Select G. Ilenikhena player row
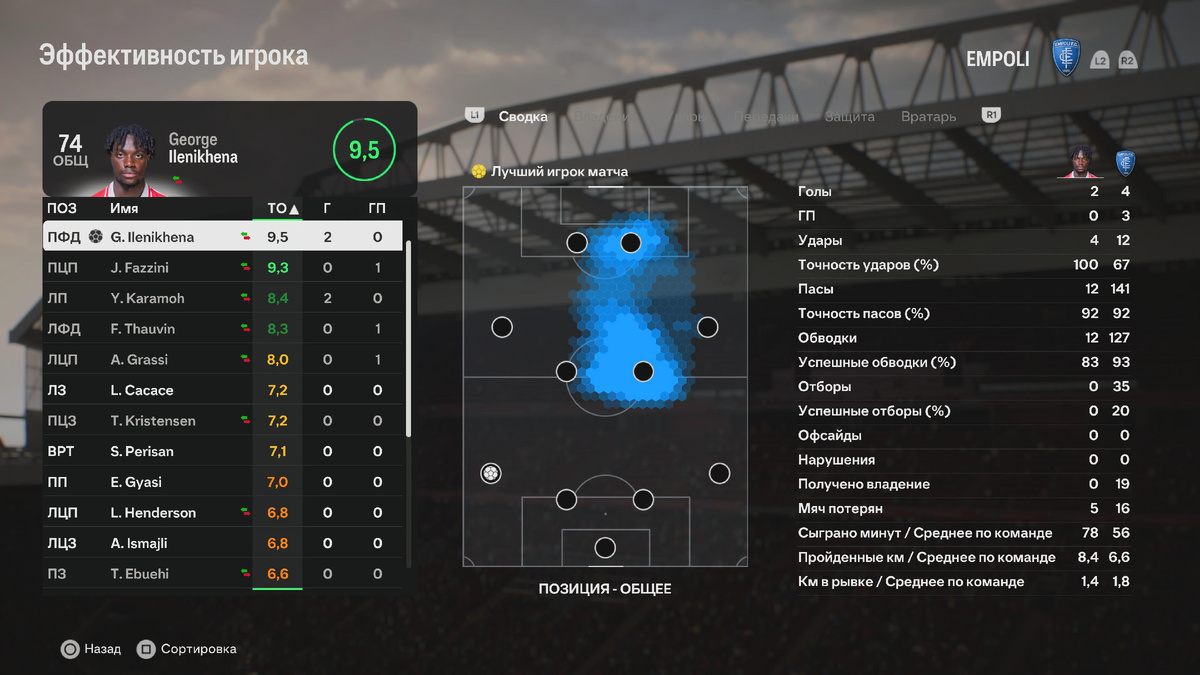The height and width of the screenshot is (675, 1200). tap(223, 237)
